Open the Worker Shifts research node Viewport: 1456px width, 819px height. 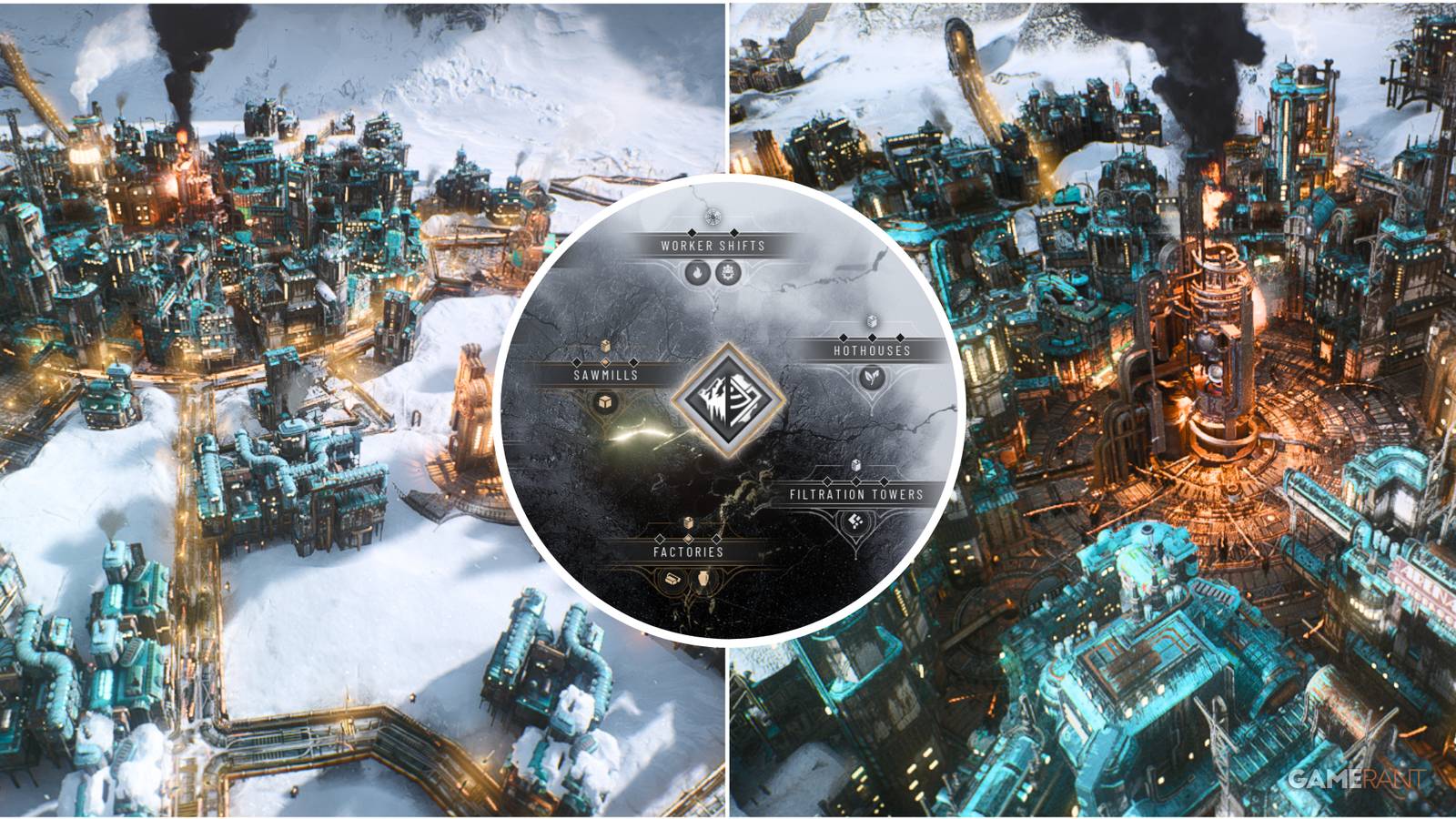(711, 245)
